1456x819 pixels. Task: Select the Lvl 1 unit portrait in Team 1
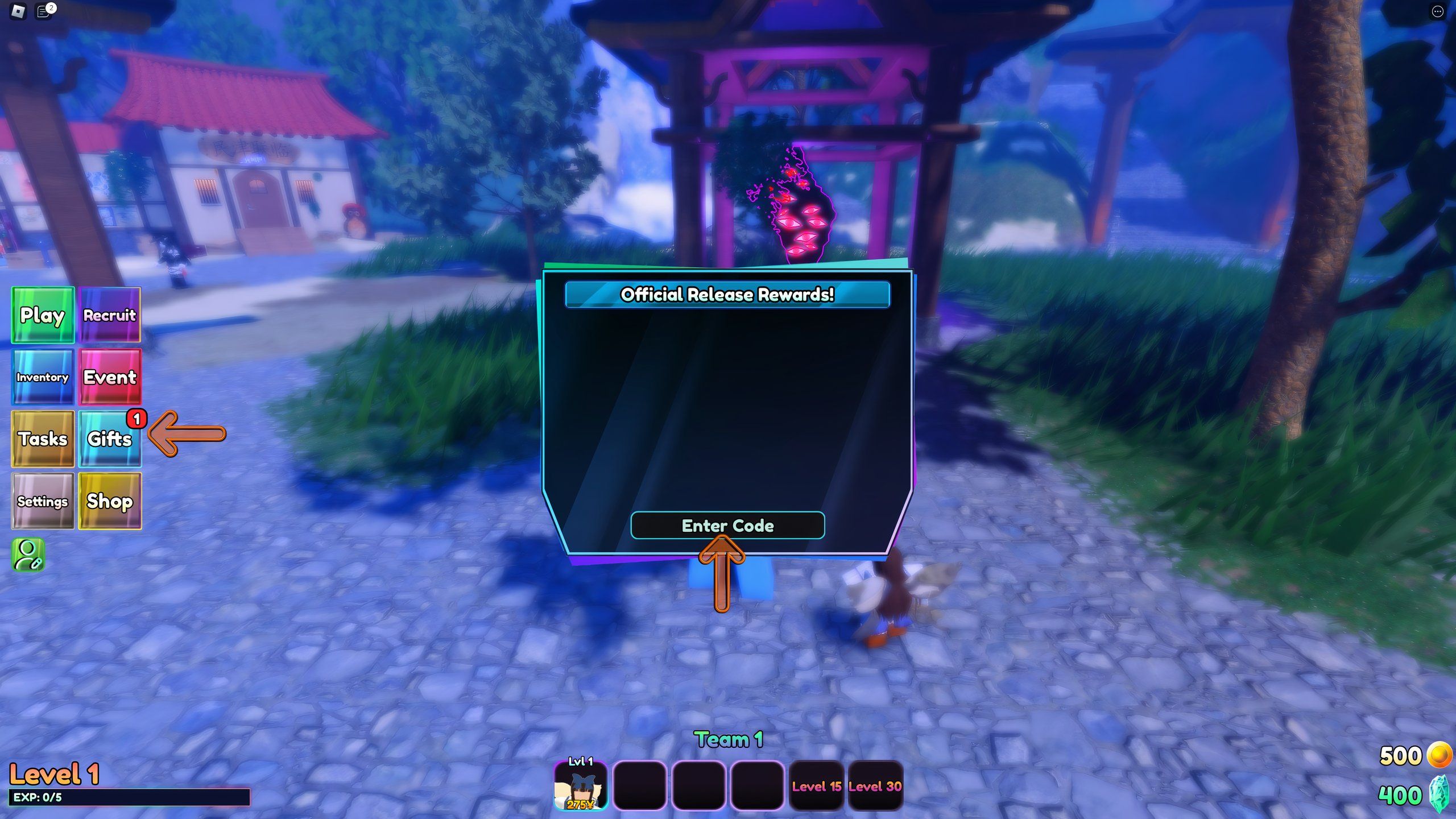point(580,788)
